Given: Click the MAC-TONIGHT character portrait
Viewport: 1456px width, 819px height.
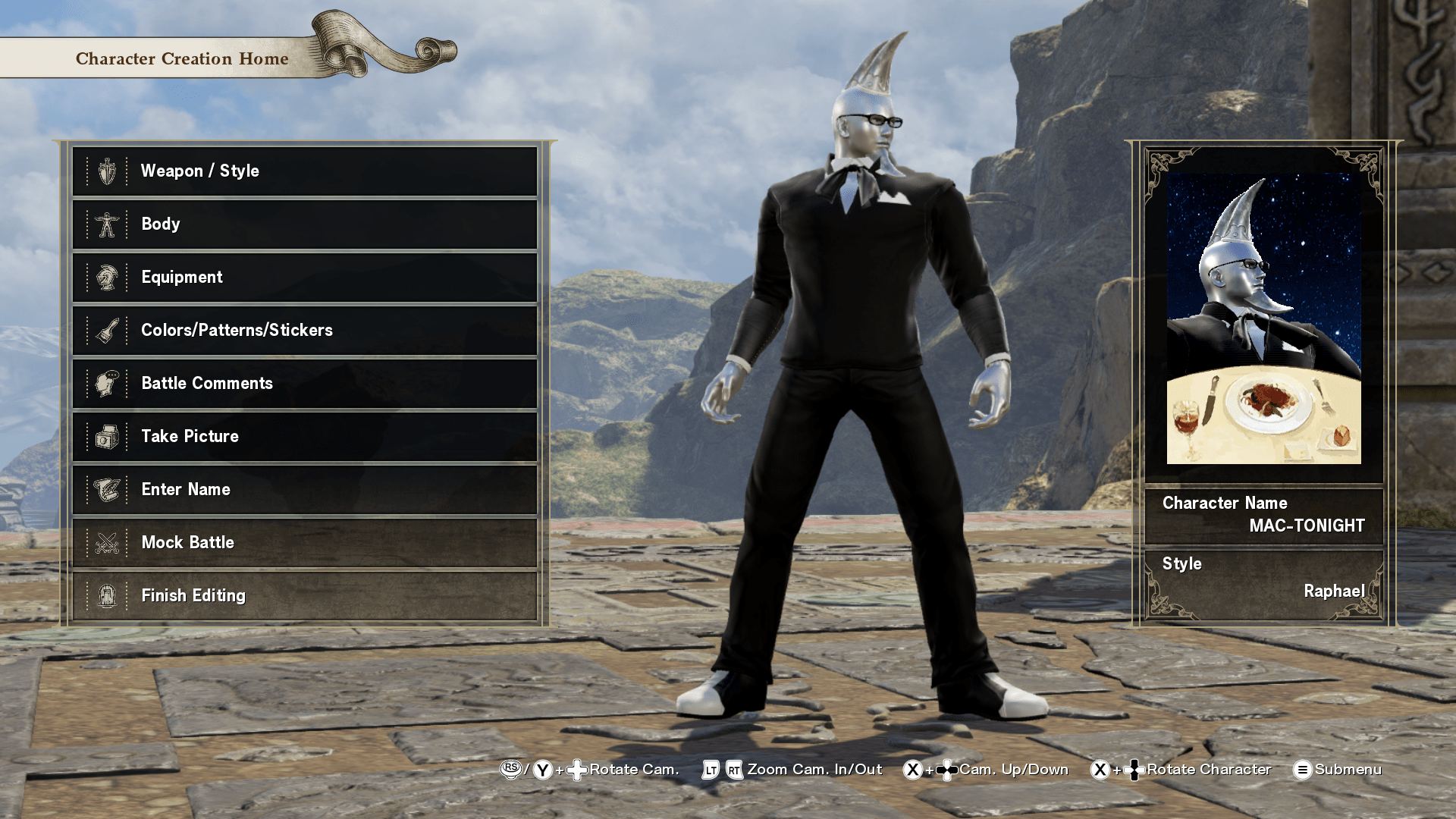Looking at the screenshot, I should click(x=1263, y=318).
